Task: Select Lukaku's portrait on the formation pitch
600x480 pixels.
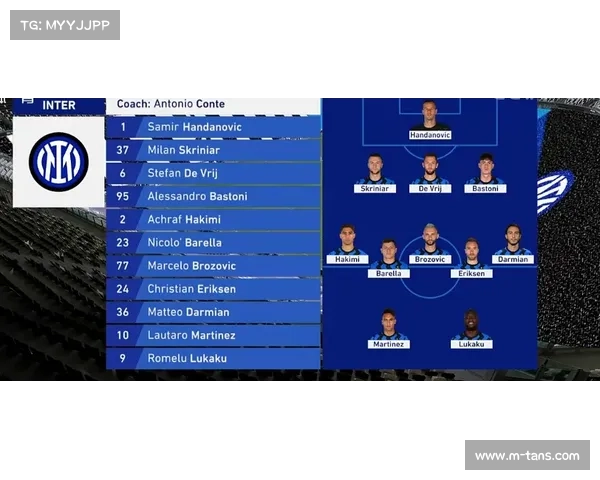Action: coord(471,324)
